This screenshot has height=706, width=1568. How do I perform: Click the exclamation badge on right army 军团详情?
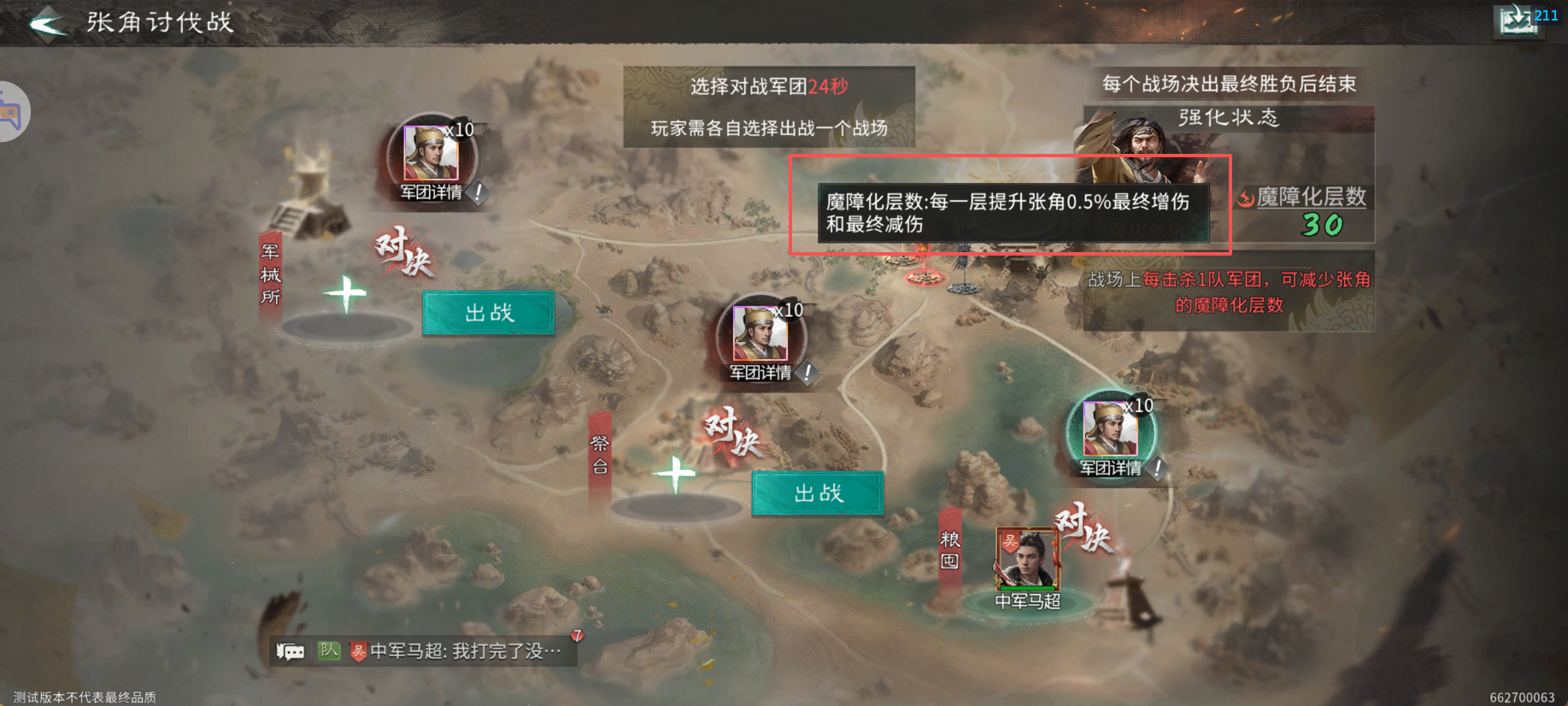click(1159, 468)
